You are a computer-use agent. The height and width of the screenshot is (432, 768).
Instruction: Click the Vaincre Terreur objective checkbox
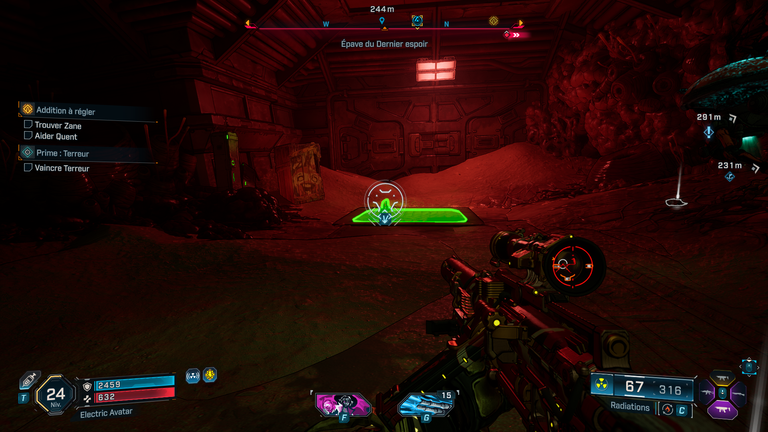[x=28, y=168]
